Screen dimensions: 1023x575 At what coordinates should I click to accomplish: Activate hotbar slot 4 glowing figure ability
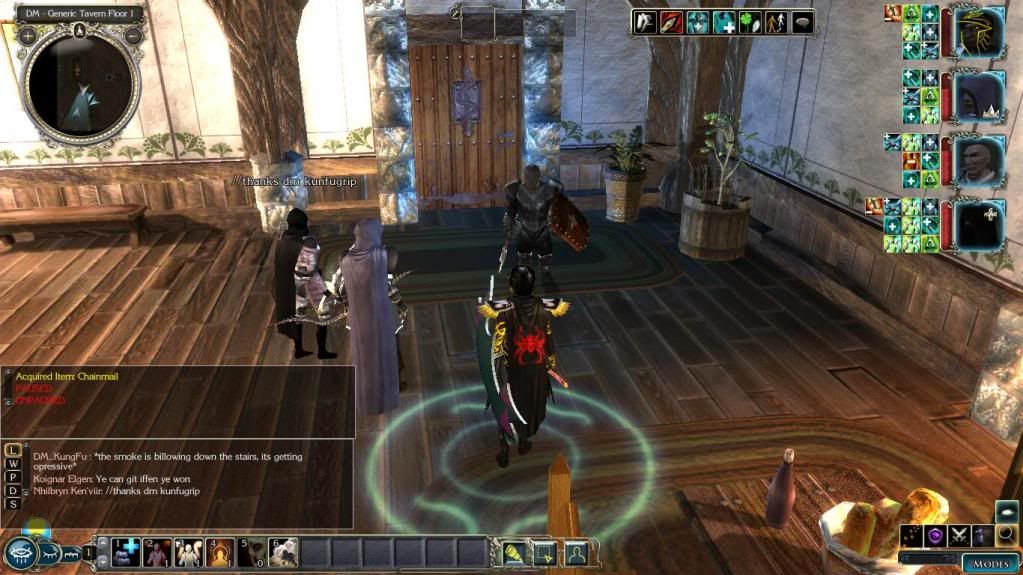pyautogui.click(x=220, y=551)
